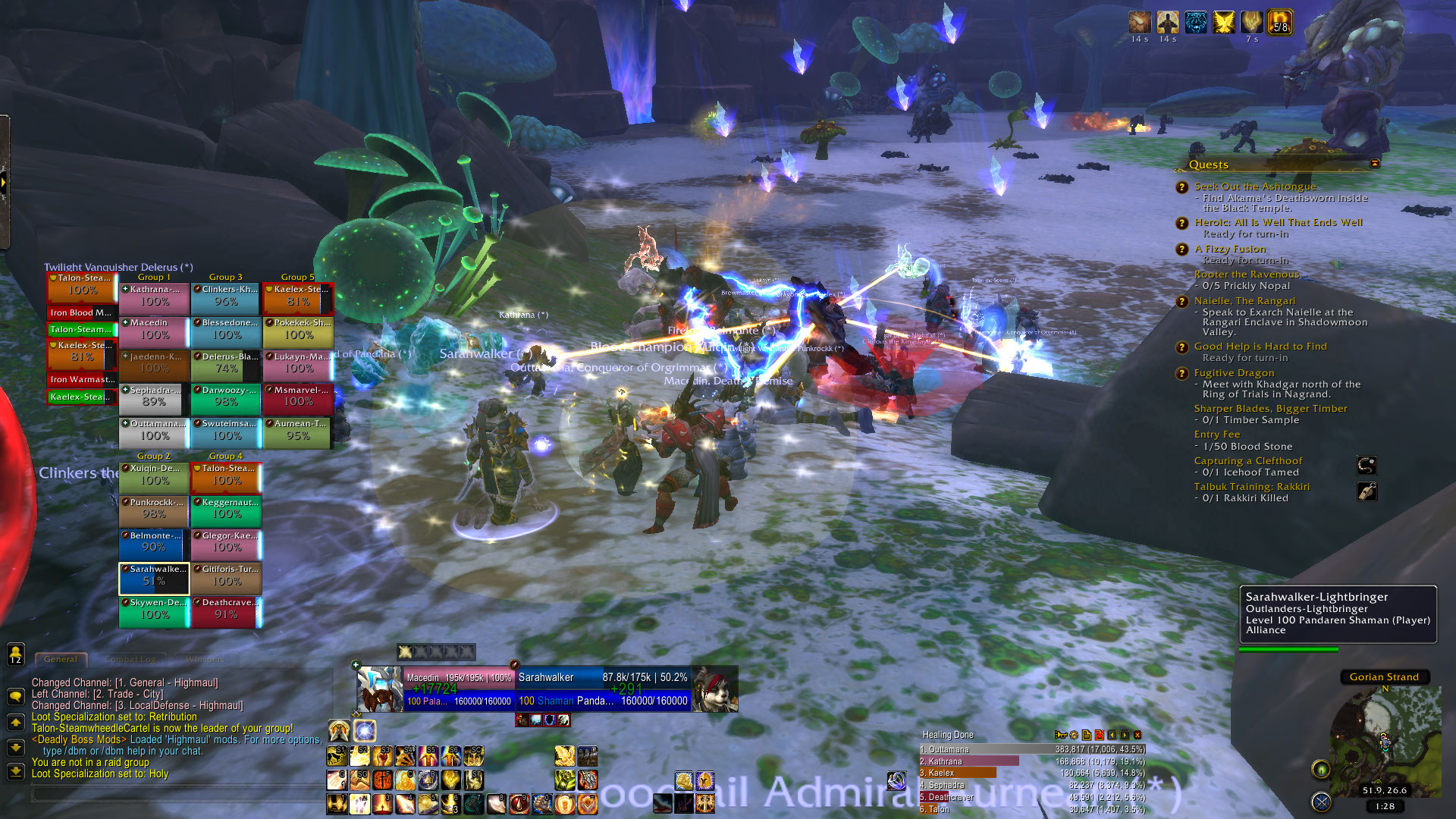
Task: Target the Iron Blood Mage boss frame
Action: pos(81,312)
